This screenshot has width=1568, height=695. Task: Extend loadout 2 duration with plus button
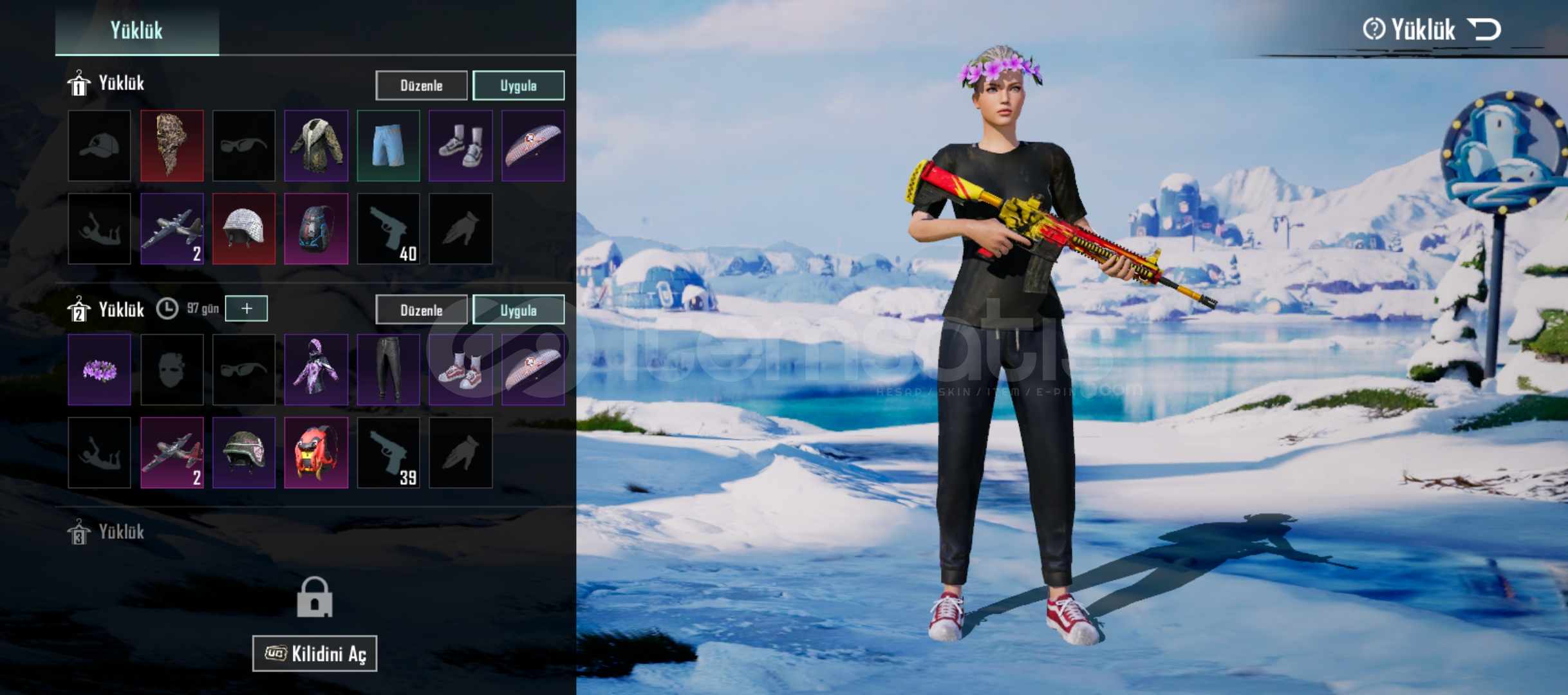tap(247, 309)
